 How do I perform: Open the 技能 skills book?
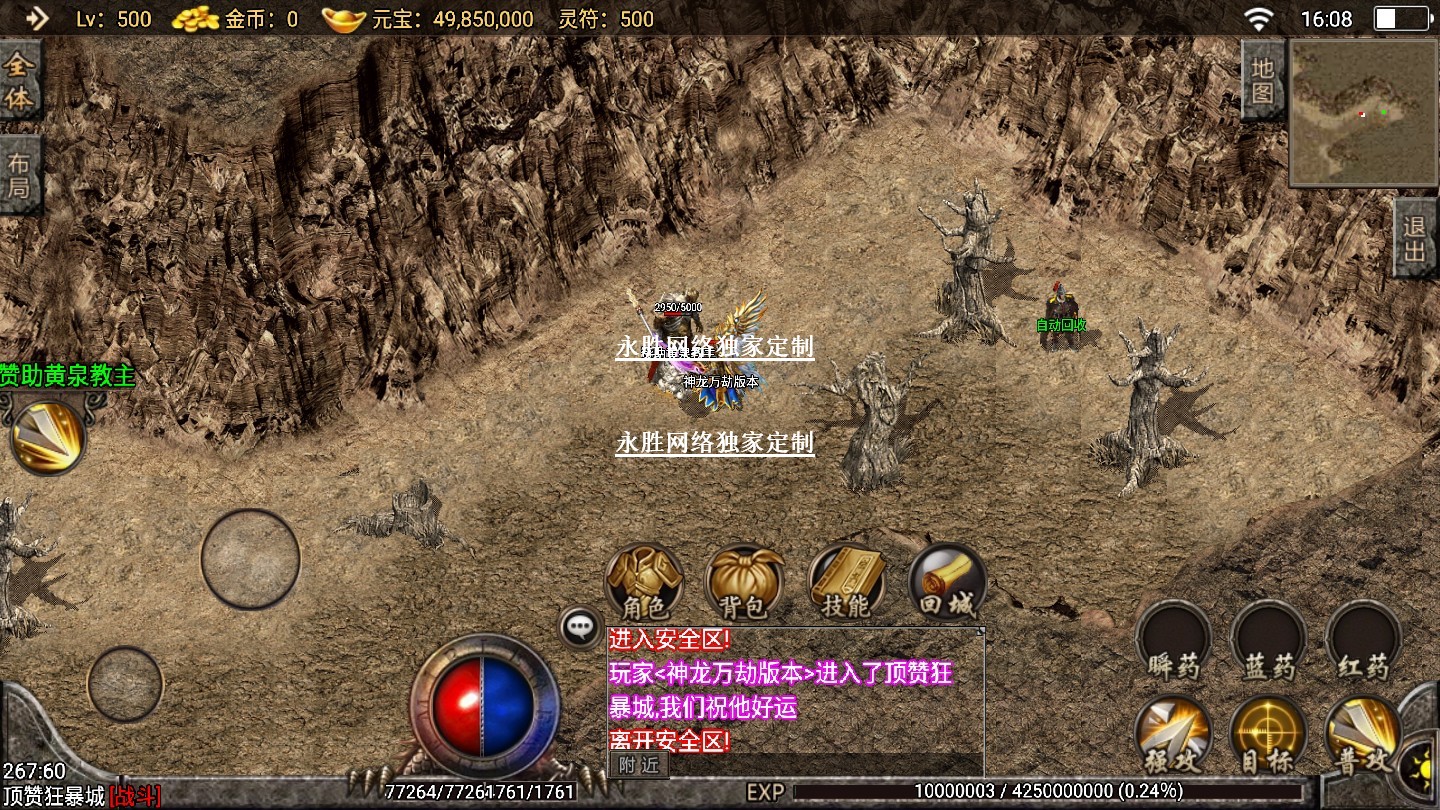[x=846, y=581]
